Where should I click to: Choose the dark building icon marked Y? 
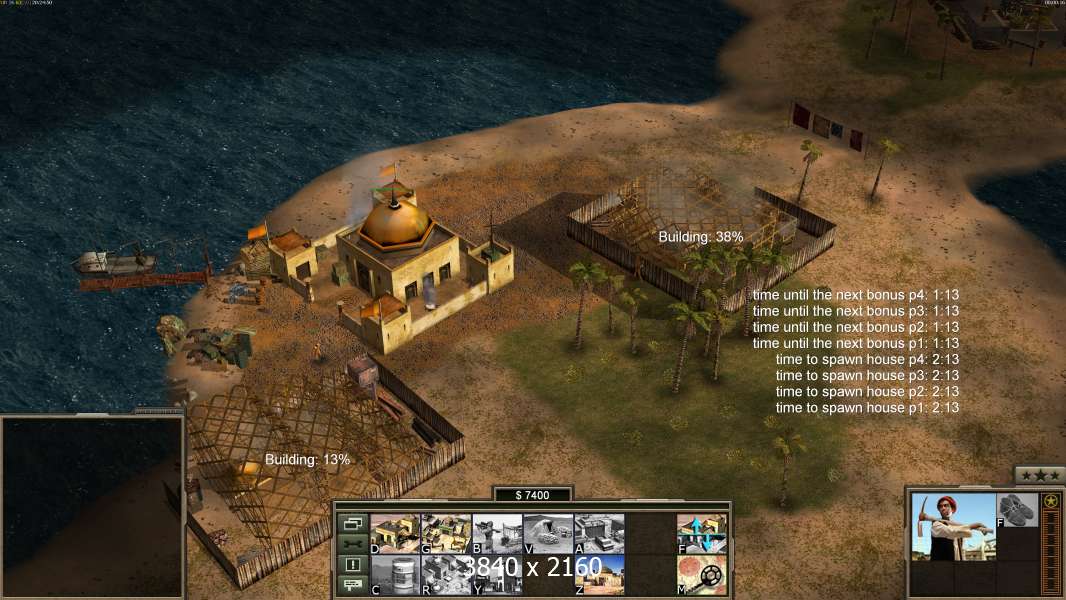497,574
